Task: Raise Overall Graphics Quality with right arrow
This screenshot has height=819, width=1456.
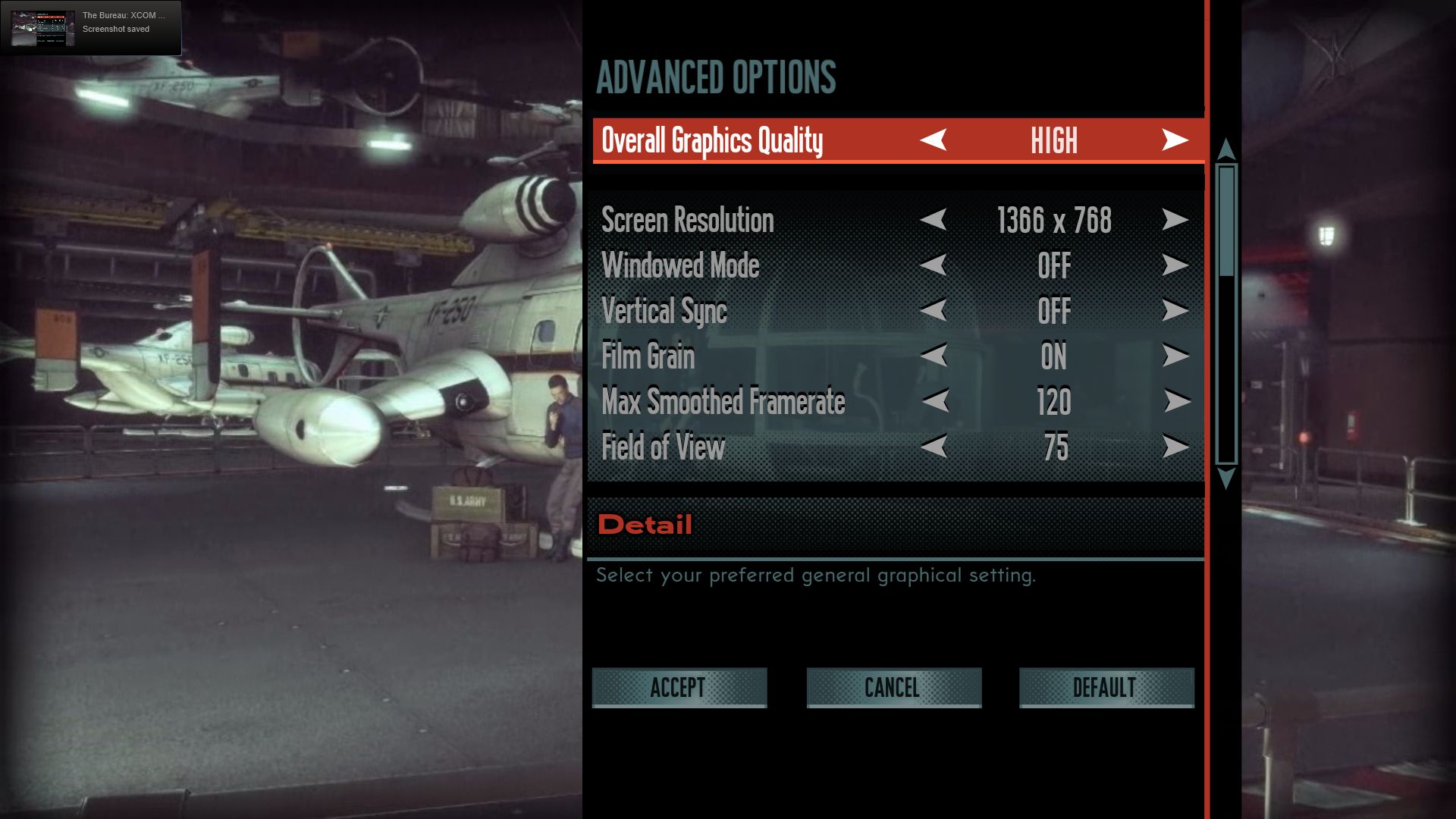Action: click(1175, 140)
